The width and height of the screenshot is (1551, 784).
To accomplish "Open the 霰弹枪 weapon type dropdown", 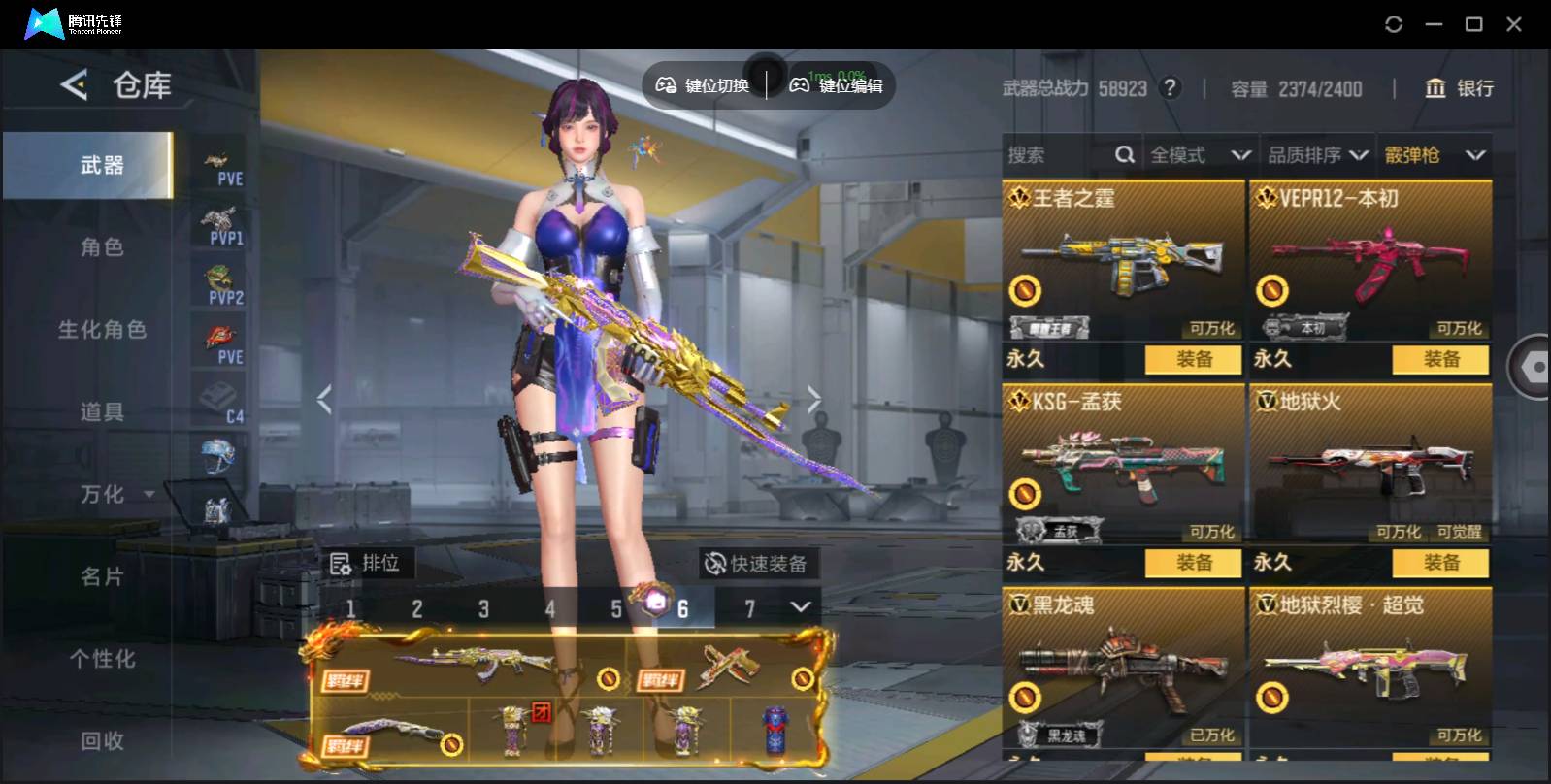I will coord(1435,155).
